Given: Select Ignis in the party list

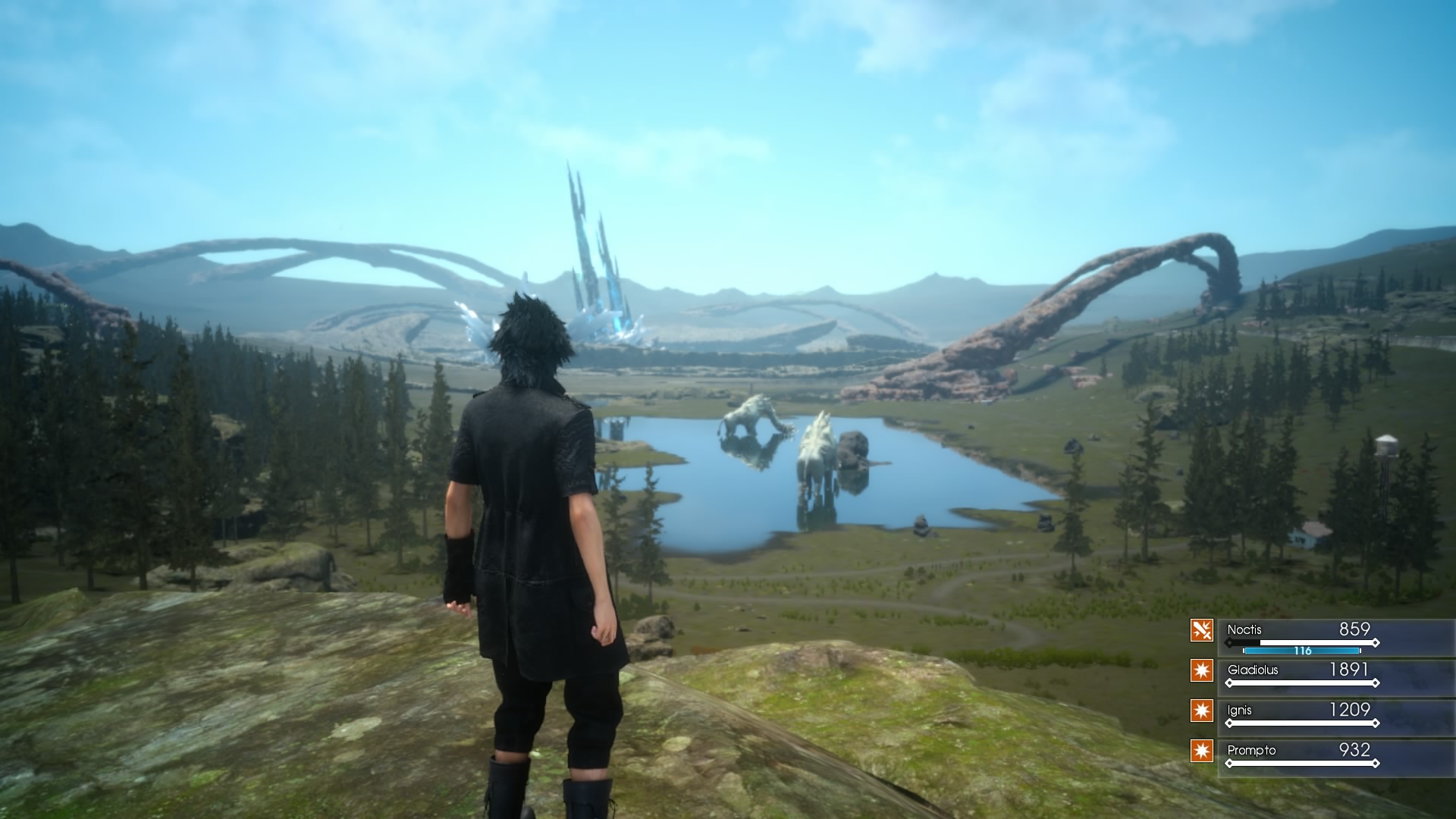Looking at the screenshot, I should pyautogui.click(x=1239, y=711).
